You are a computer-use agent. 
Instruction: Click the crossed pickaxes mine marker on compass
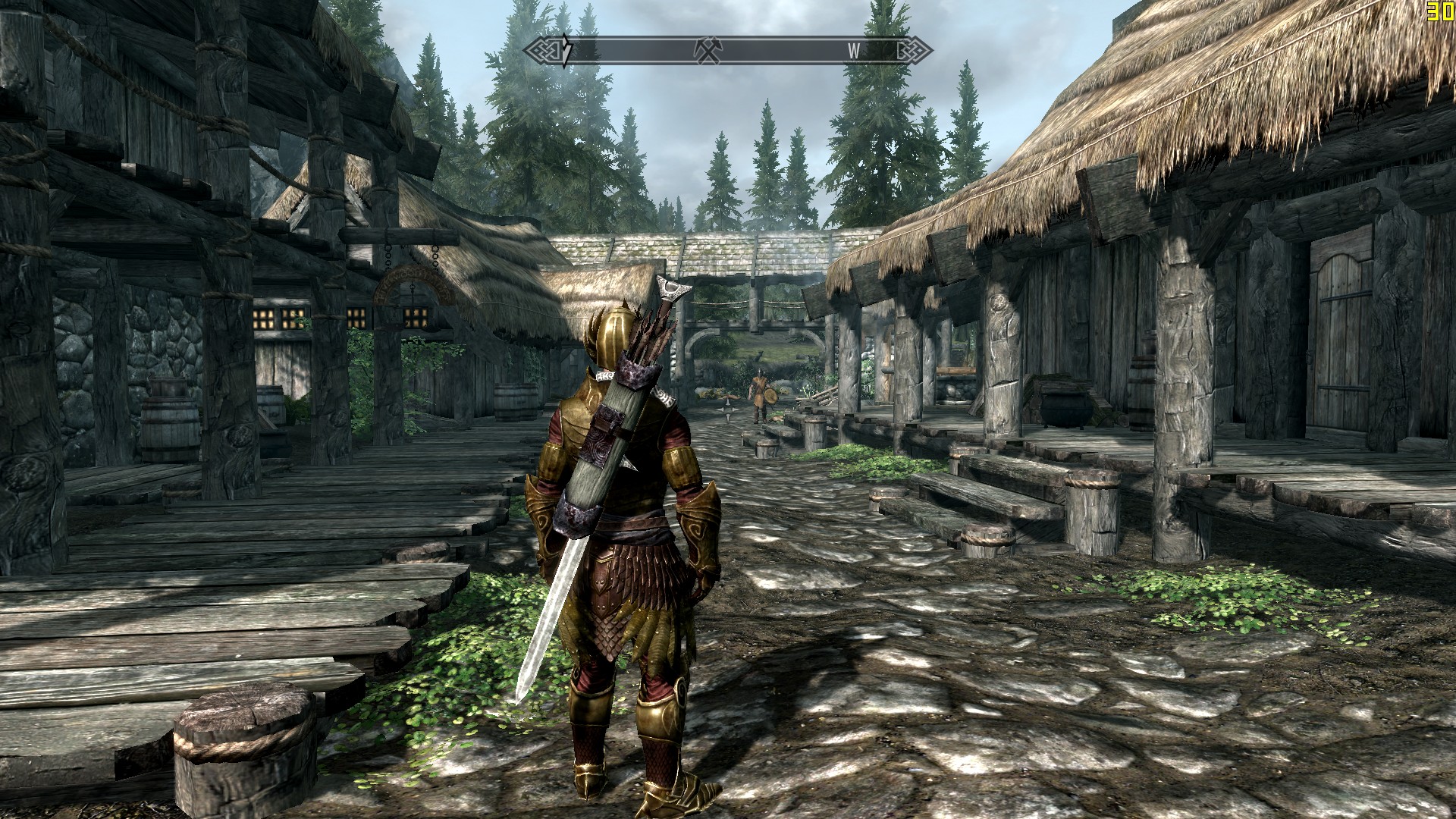(707, 50)
